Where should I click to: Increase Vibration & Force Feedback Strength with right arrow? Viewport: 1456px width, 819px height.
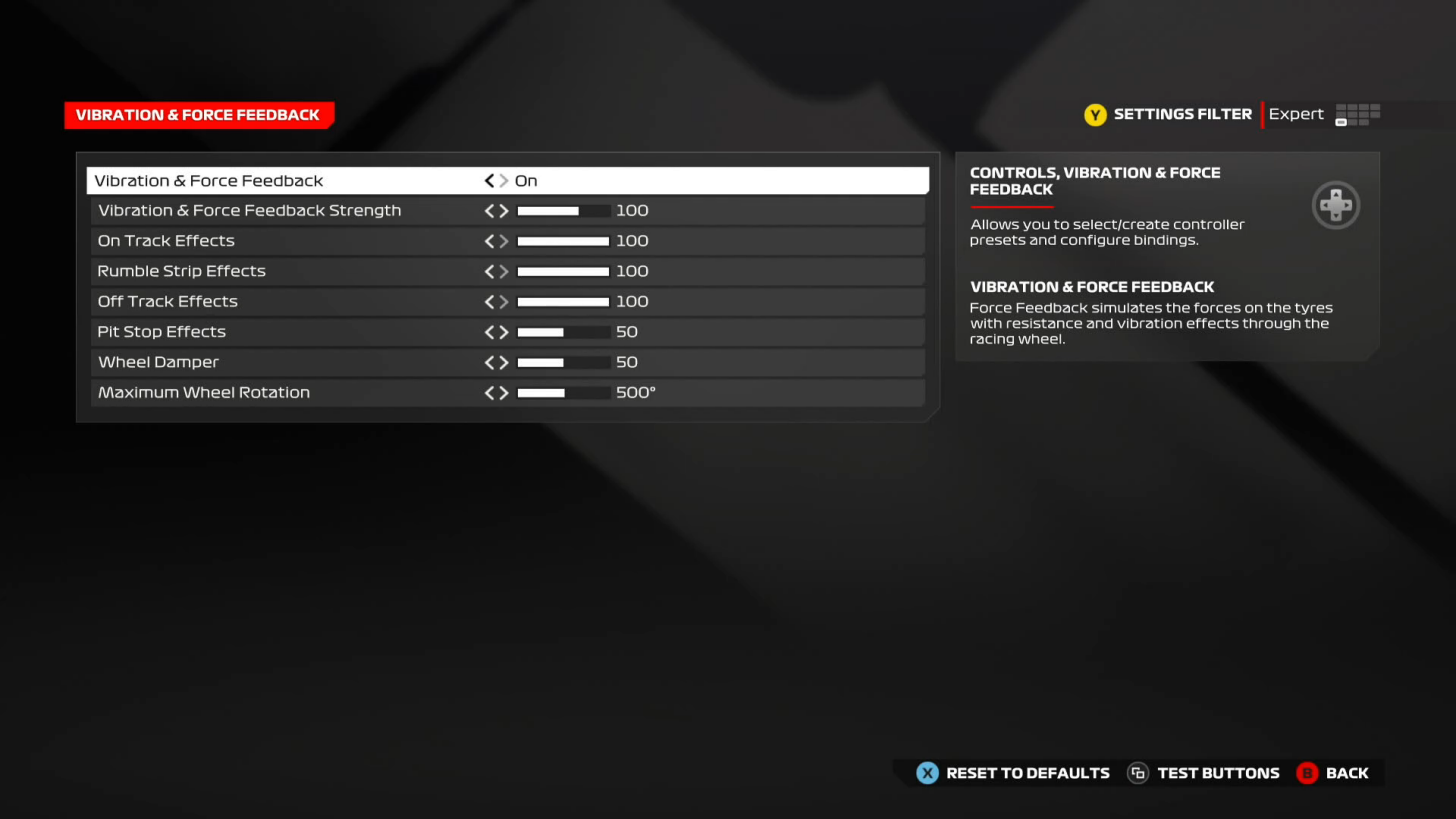click(505, 210)
